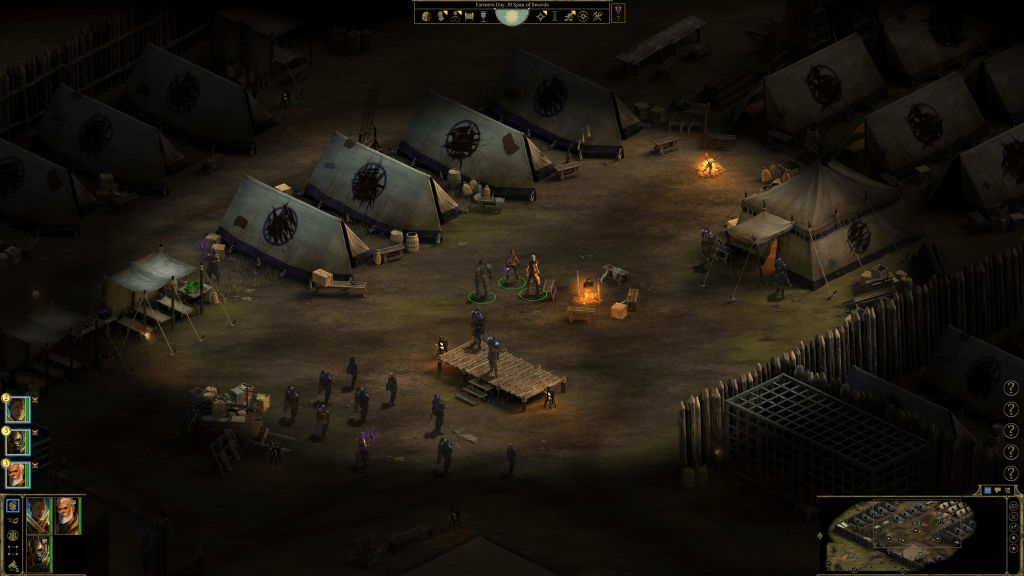Click the spire pillar icon
Image resolution: width=1024 pixels, height=576 pixels.
click(555, 16)
